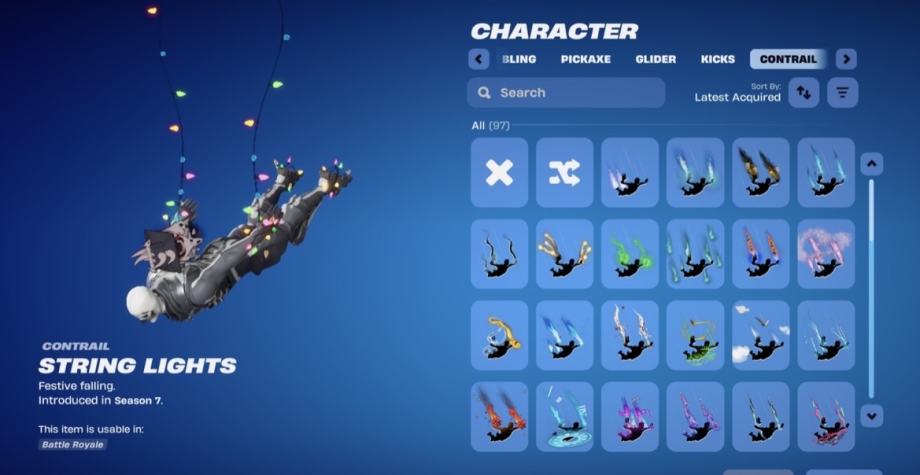This screenshot has width=920, height=475.
Task: Click the right arrow beside category tabs
Action: tap(846, 59)
